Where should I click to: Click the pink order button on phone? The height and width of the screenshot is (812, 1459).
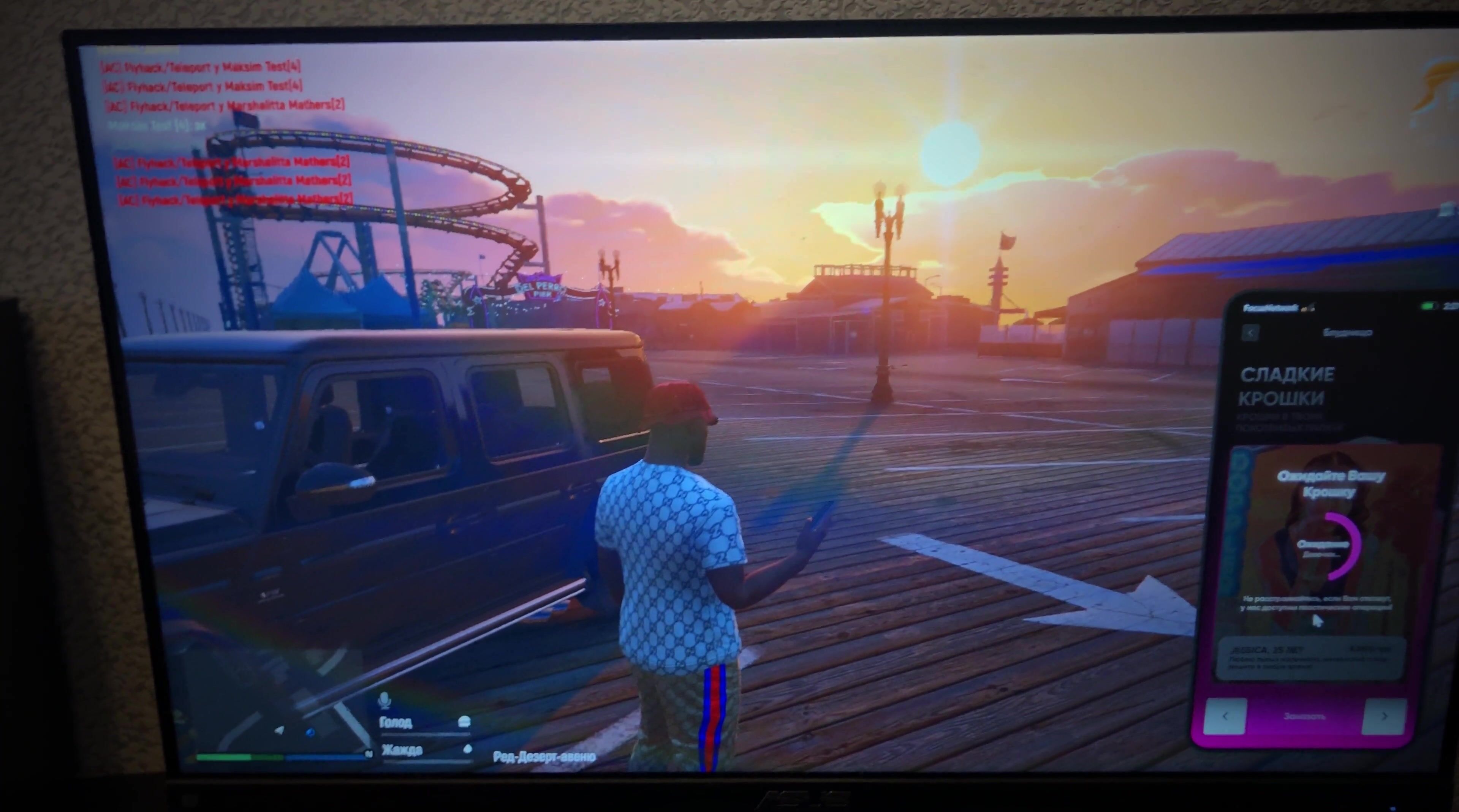[x=1305, y=716]
